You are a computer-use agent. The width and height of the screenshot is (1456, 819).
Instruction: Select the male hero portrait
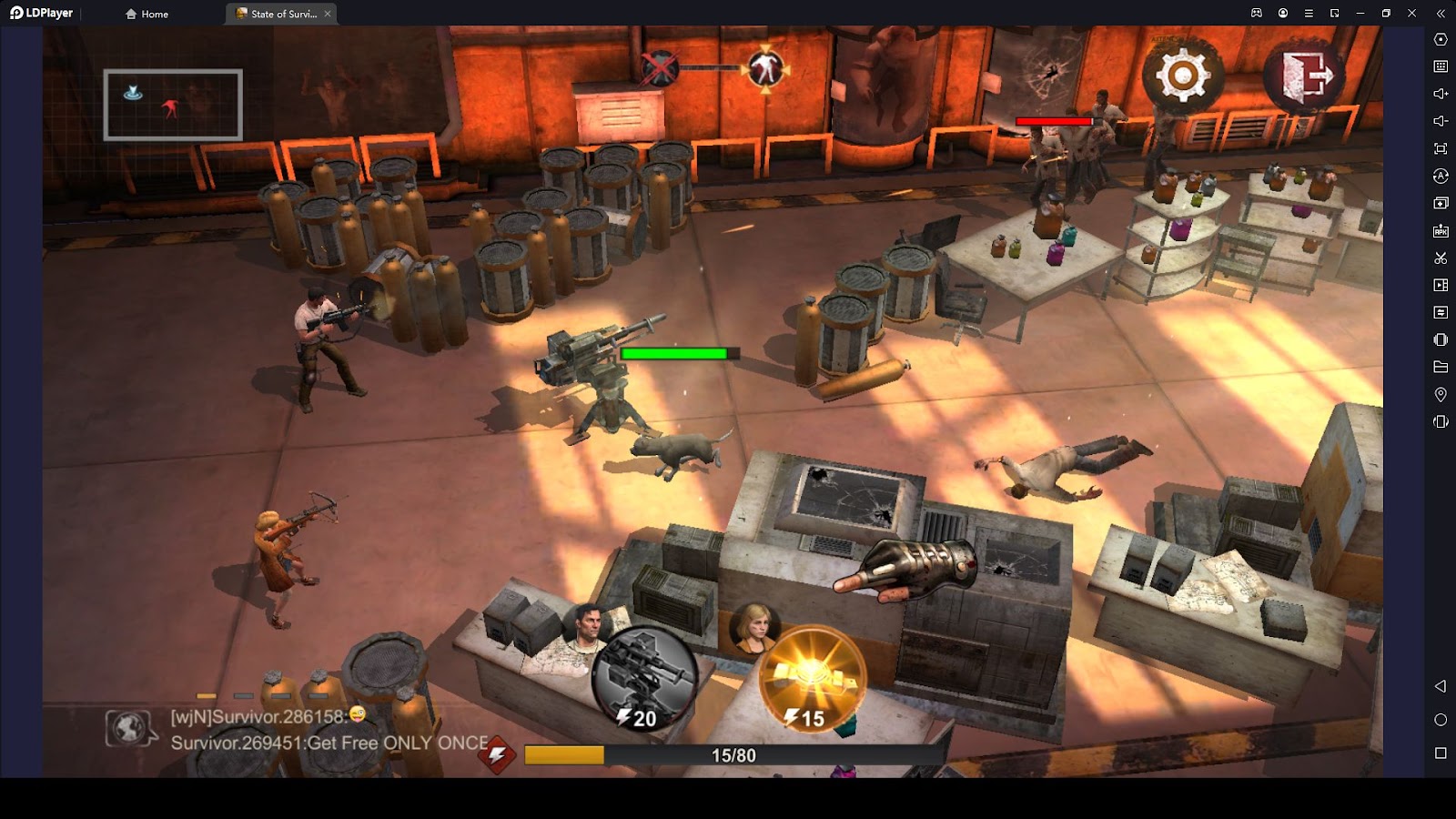(587, 627)
